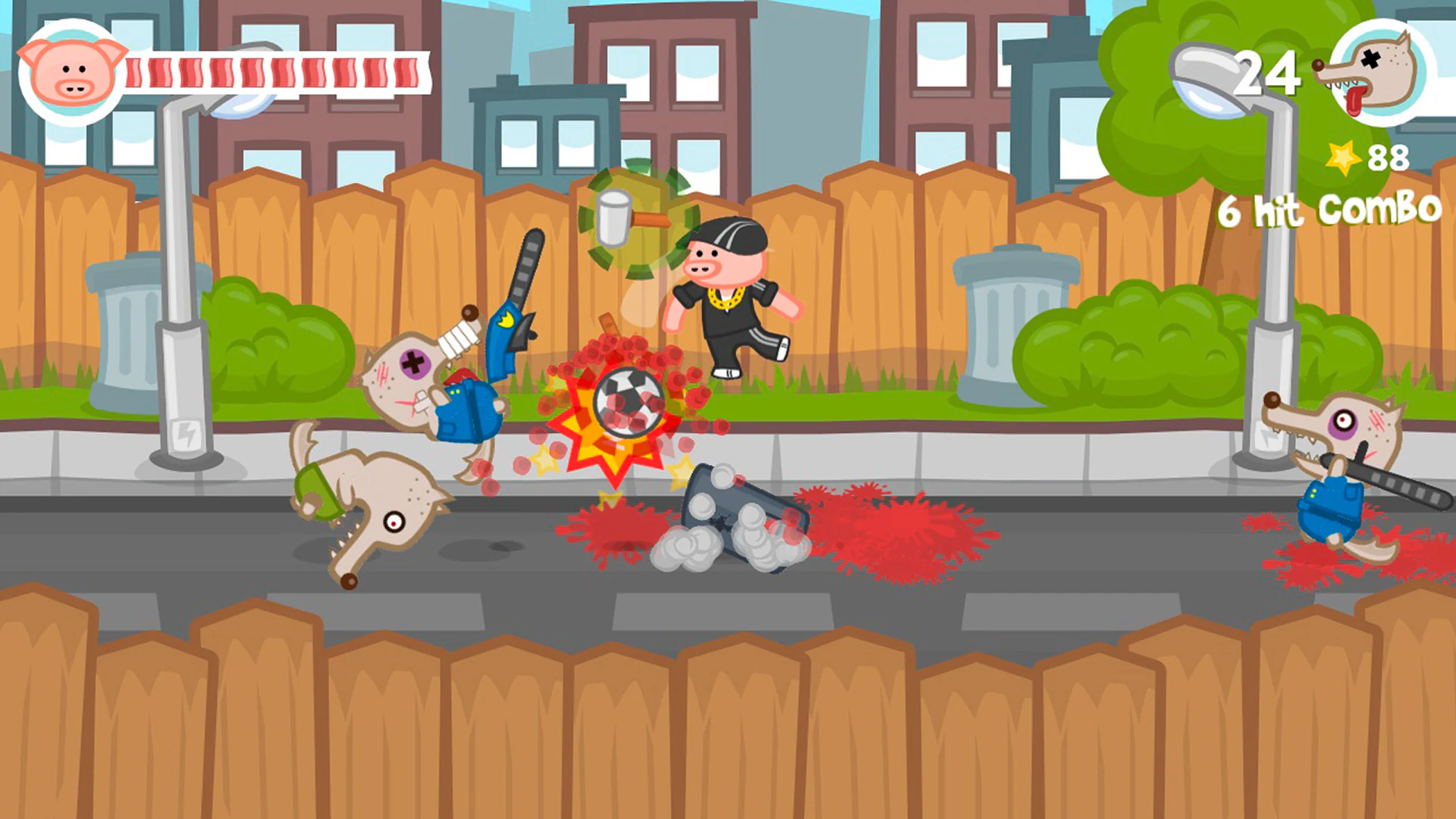Click the wolf counter number 24
1456x819 pixels.
(x=1266, y=70)
